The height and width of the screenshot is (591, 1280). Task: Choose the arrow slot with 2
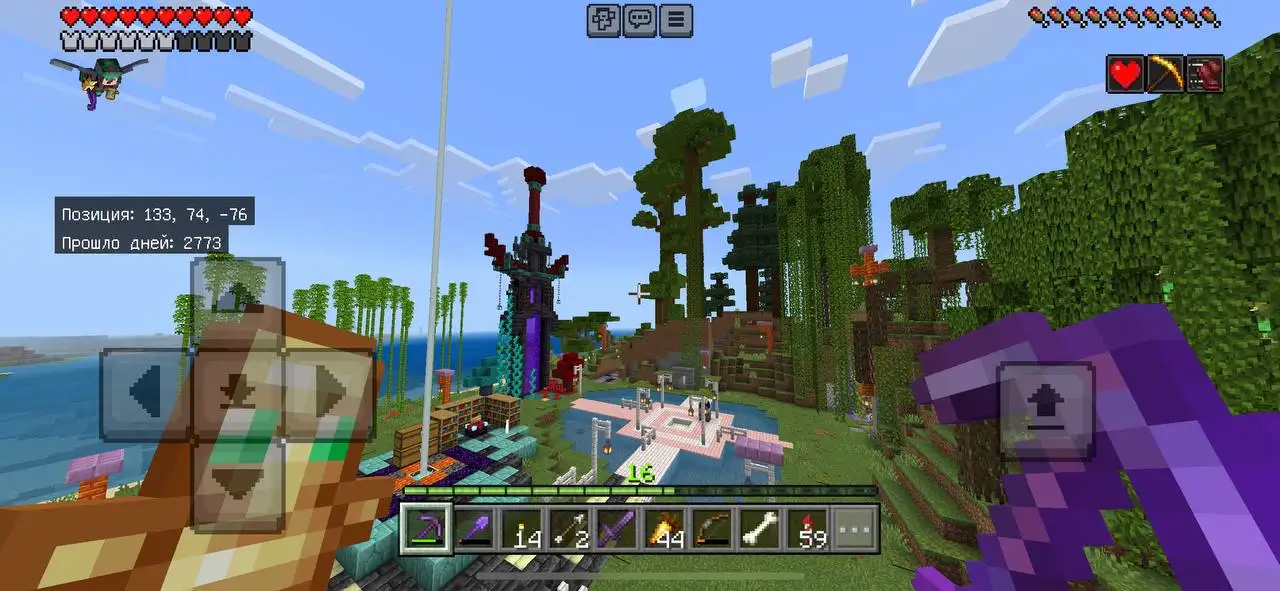pyautogui.click(x=569, y=528)
